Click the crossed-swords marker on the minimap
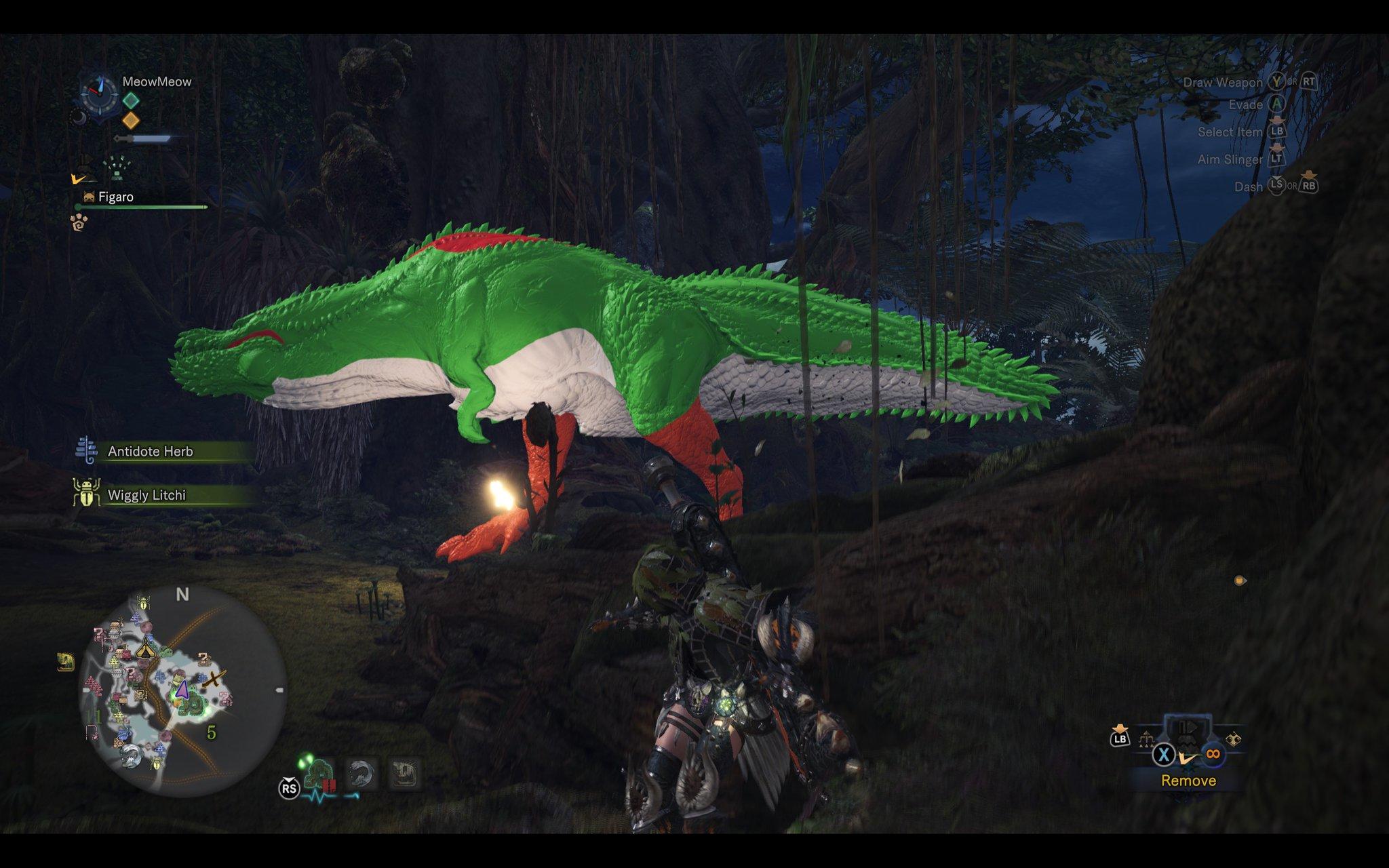The height and width of the screenshot is (868, 1389). pyautogui.click(x=214, y=678)
